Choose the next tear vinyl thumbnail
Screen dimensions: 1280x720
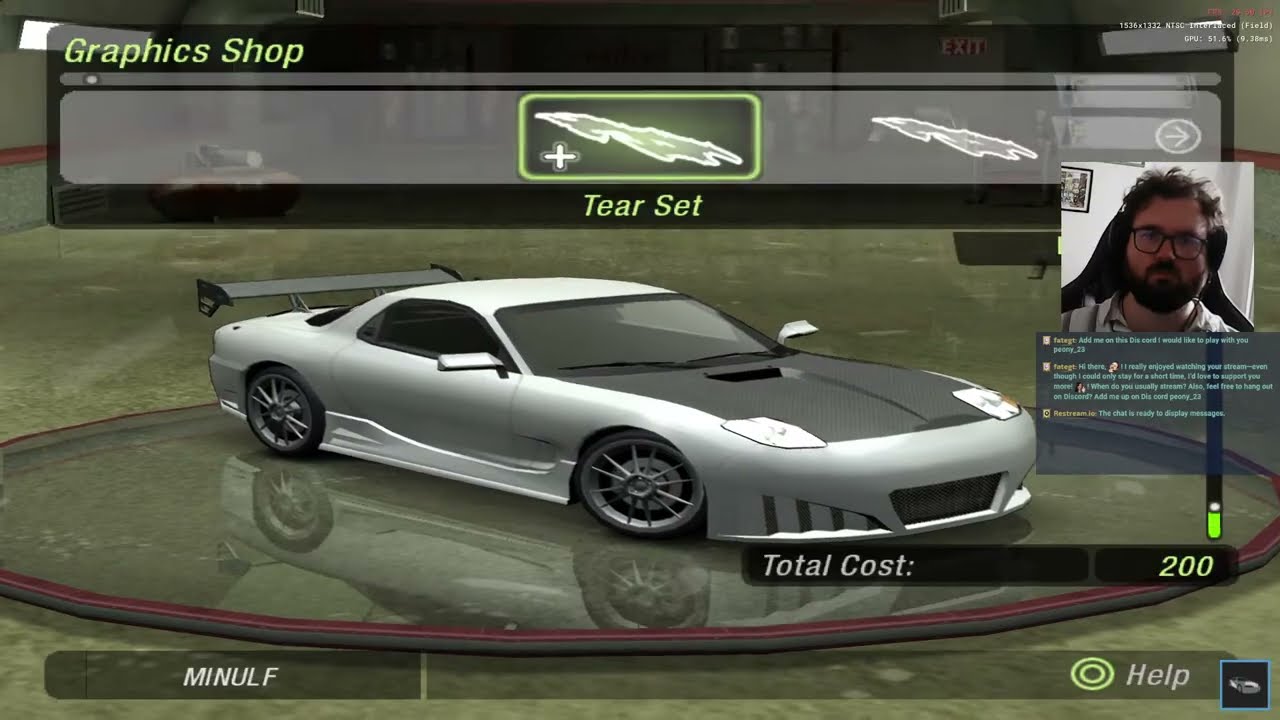tap(954, 137)
